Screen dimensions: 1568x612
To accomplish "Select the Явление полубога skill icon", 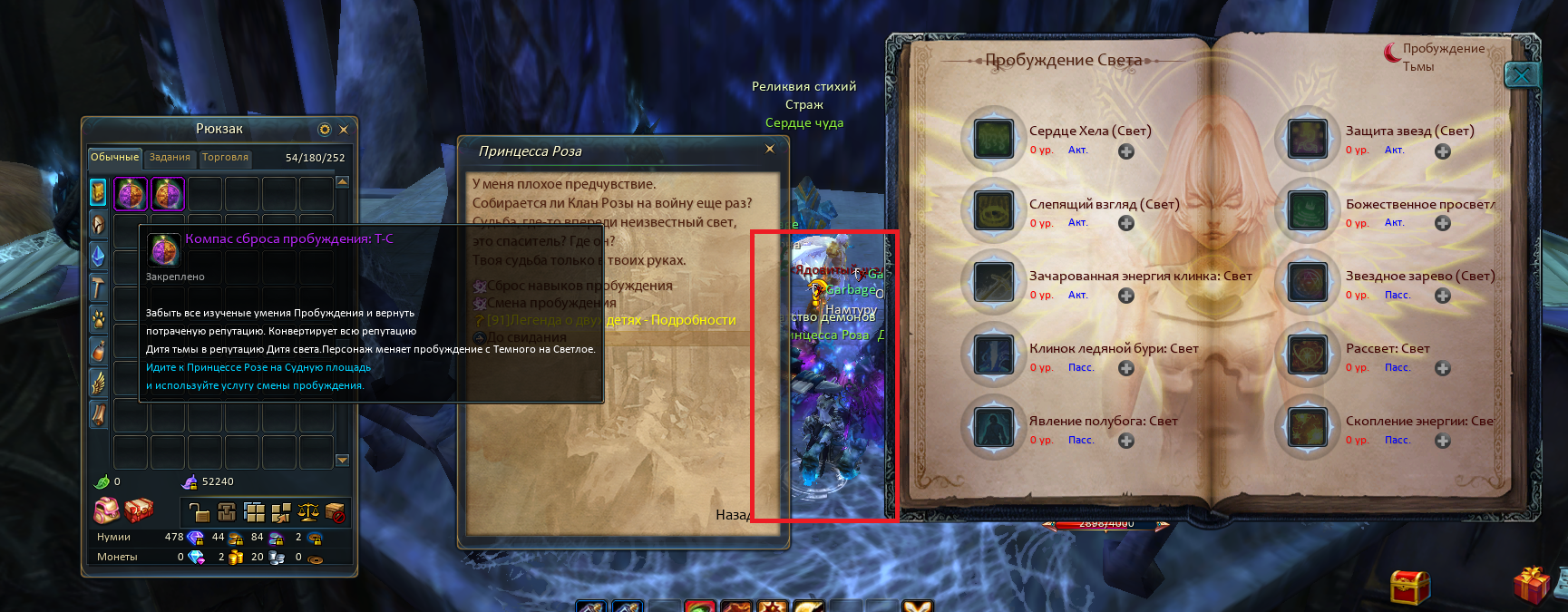I will tap(994, 427).
